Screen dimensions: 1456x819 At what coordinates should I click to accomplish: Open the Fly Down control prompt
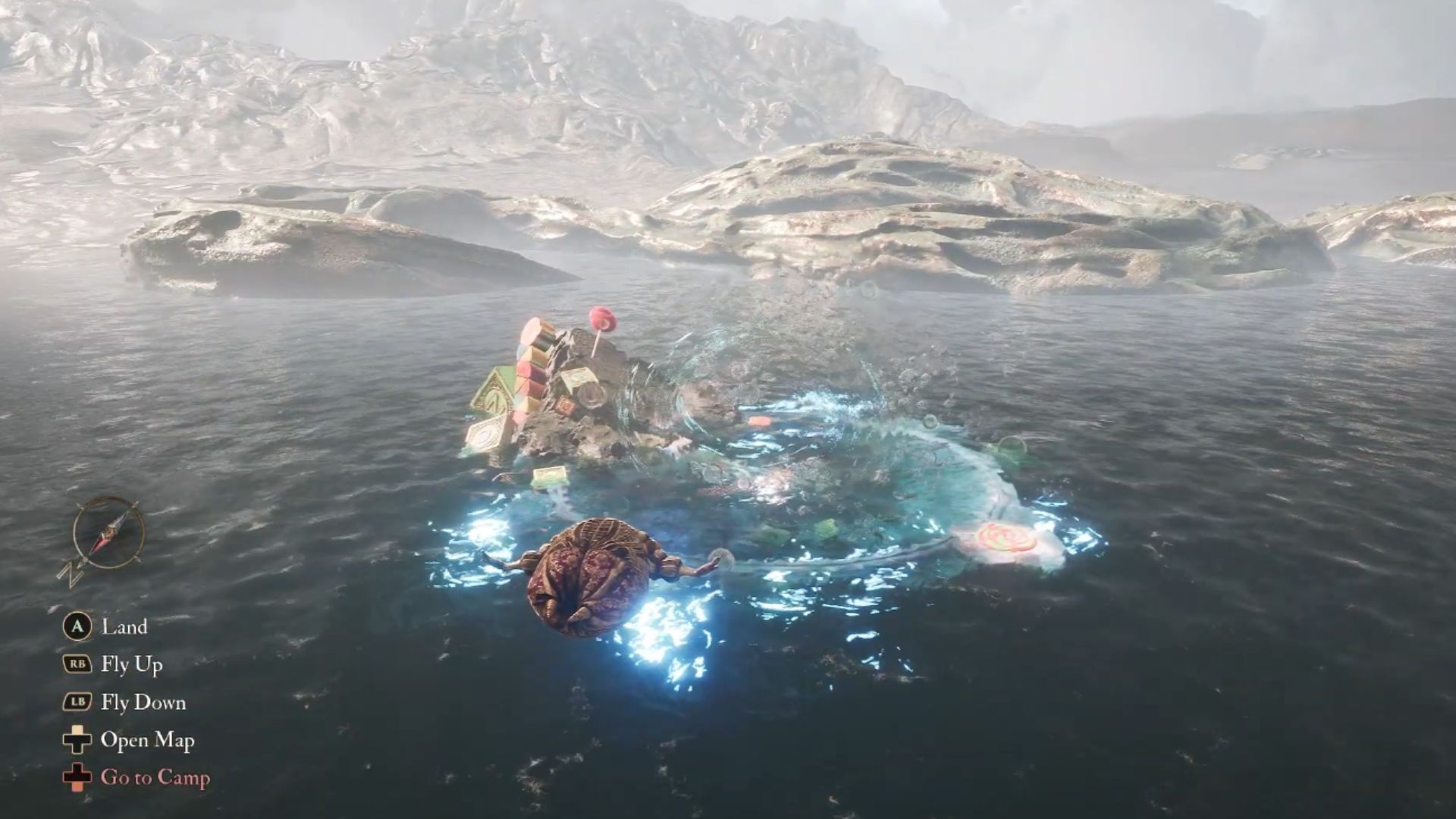(x=143, y=702)
